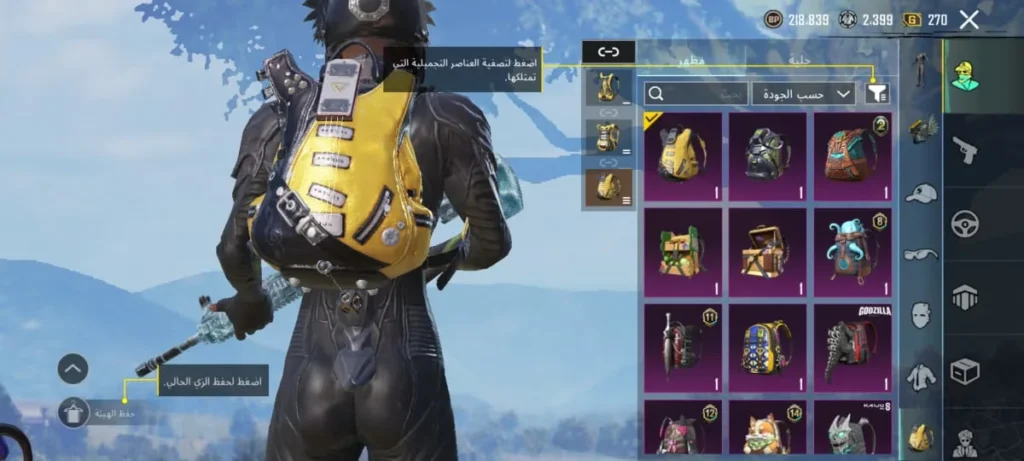Screen dimensions: 1024x461
Task: Open the box crate category
Action: 965,371
